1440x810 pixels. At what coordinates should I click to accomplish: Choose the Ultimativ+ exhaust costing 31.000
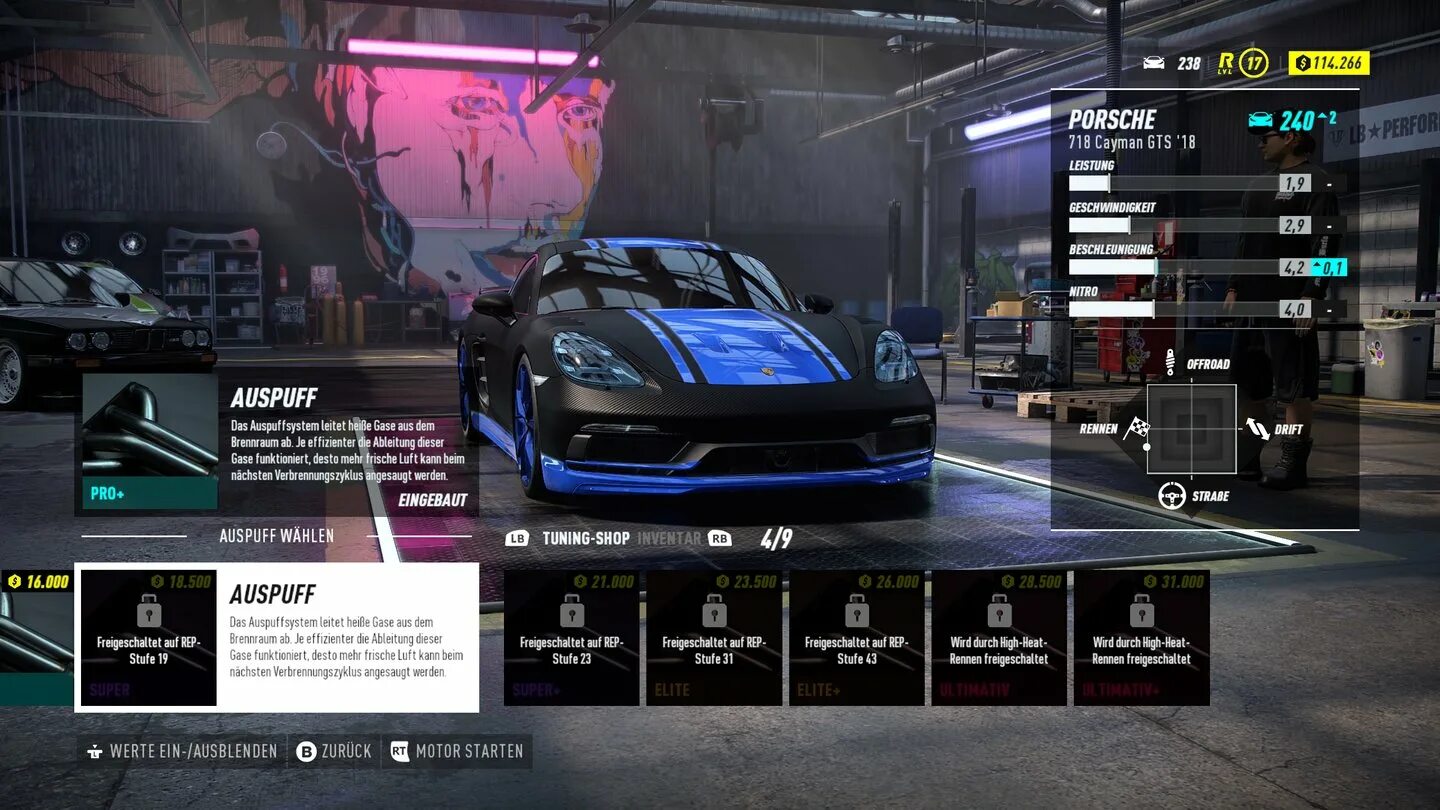pos(1141,638)
